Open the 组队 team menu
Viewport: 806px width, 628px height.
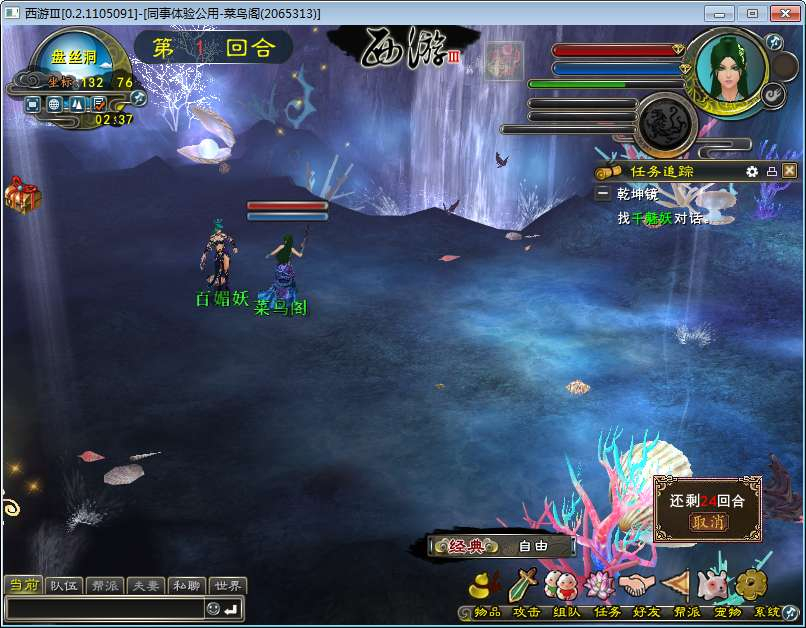pyautogui.click(x=561, y=585)
